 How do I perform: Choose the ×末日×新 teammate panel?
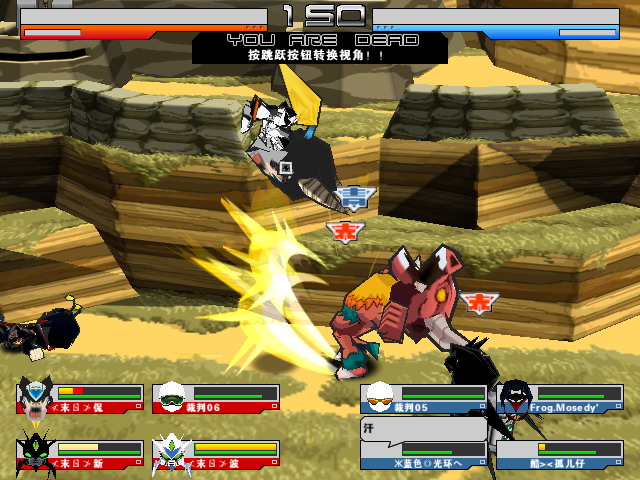[80, 455]
